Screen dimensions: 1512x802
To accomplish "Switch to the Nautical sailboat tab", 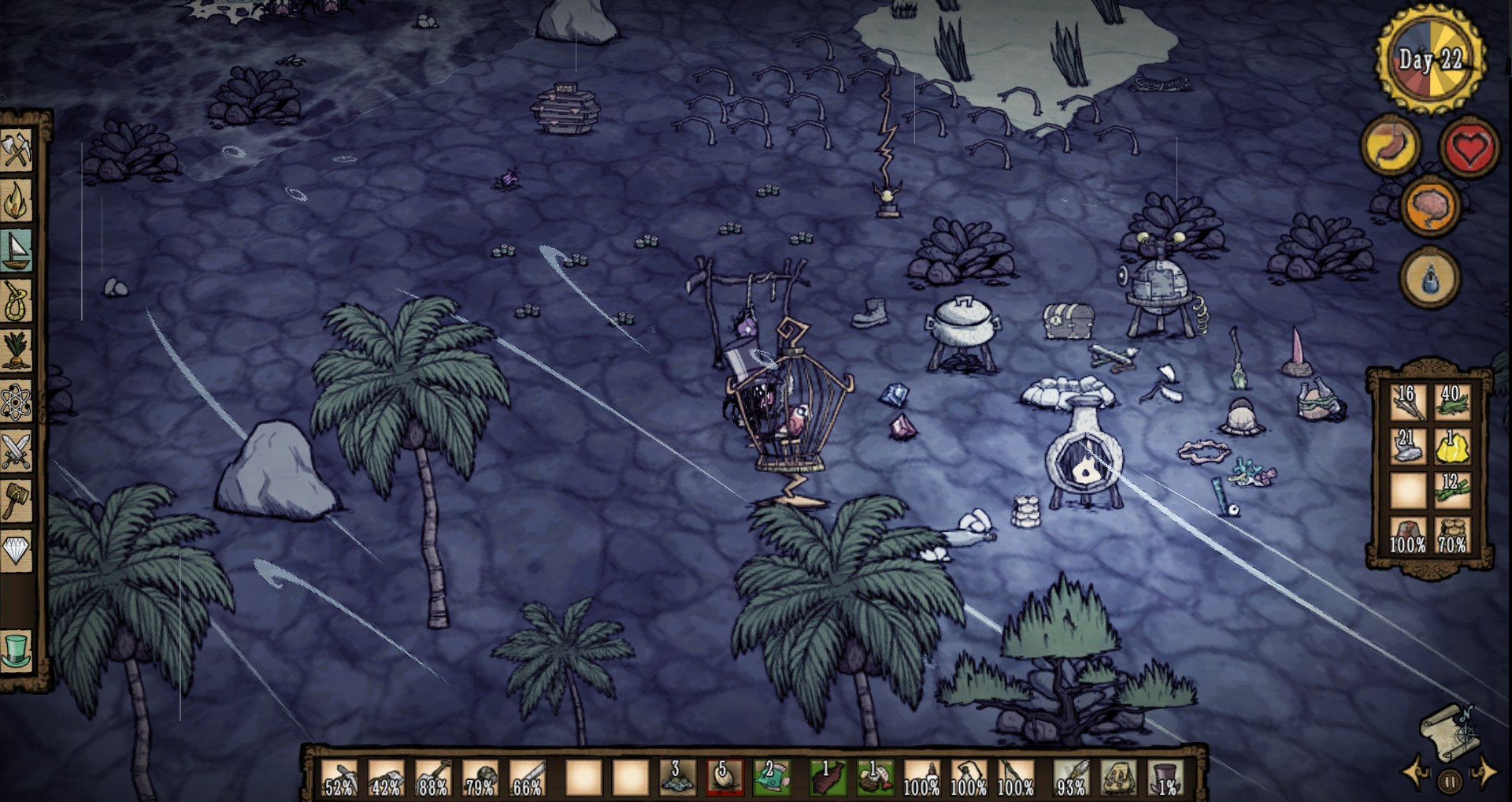I will (x=16, y=251).
